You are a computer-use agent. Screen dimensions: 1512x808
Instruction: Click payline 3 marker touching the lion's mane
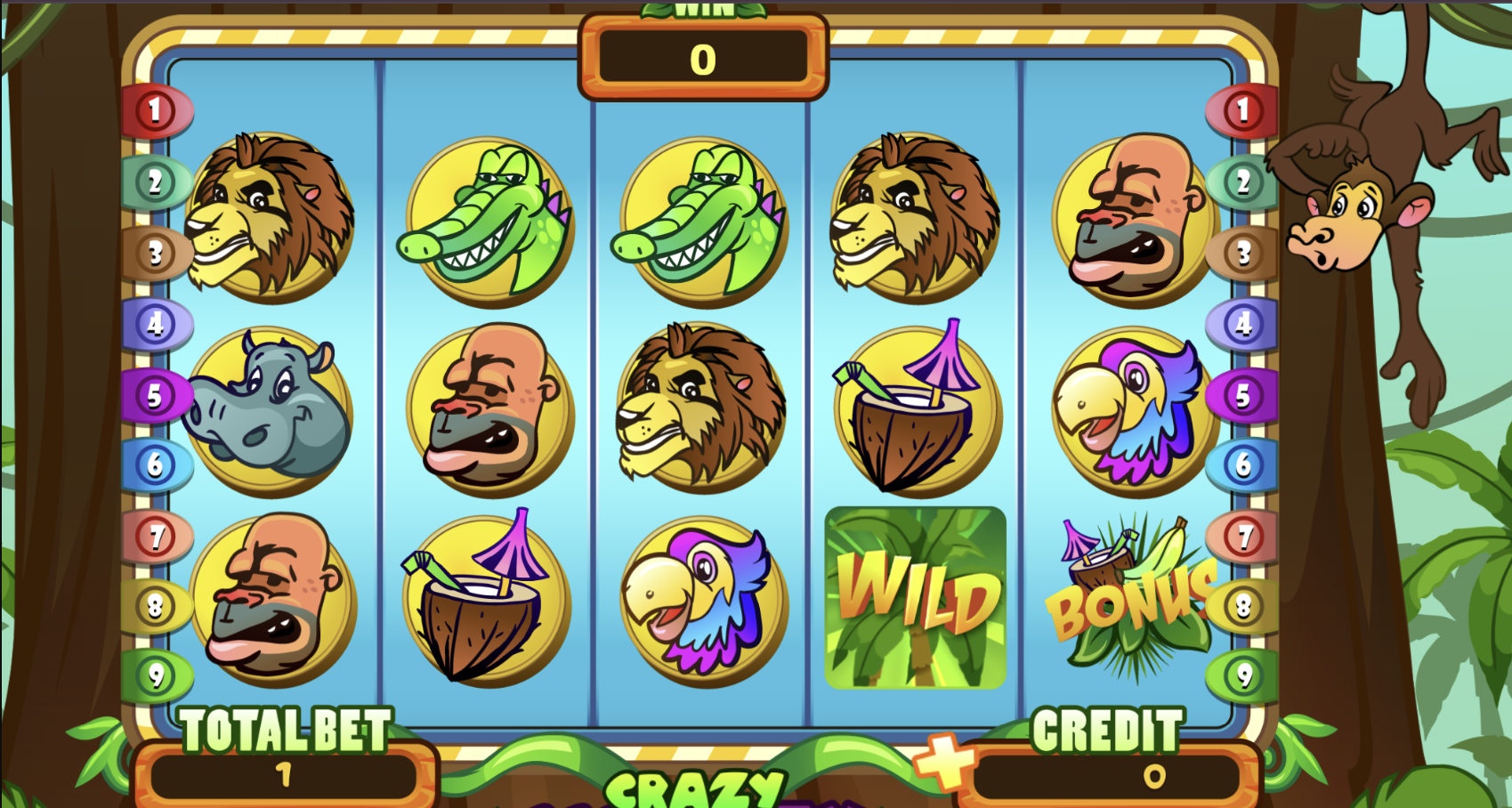point(156,254)
